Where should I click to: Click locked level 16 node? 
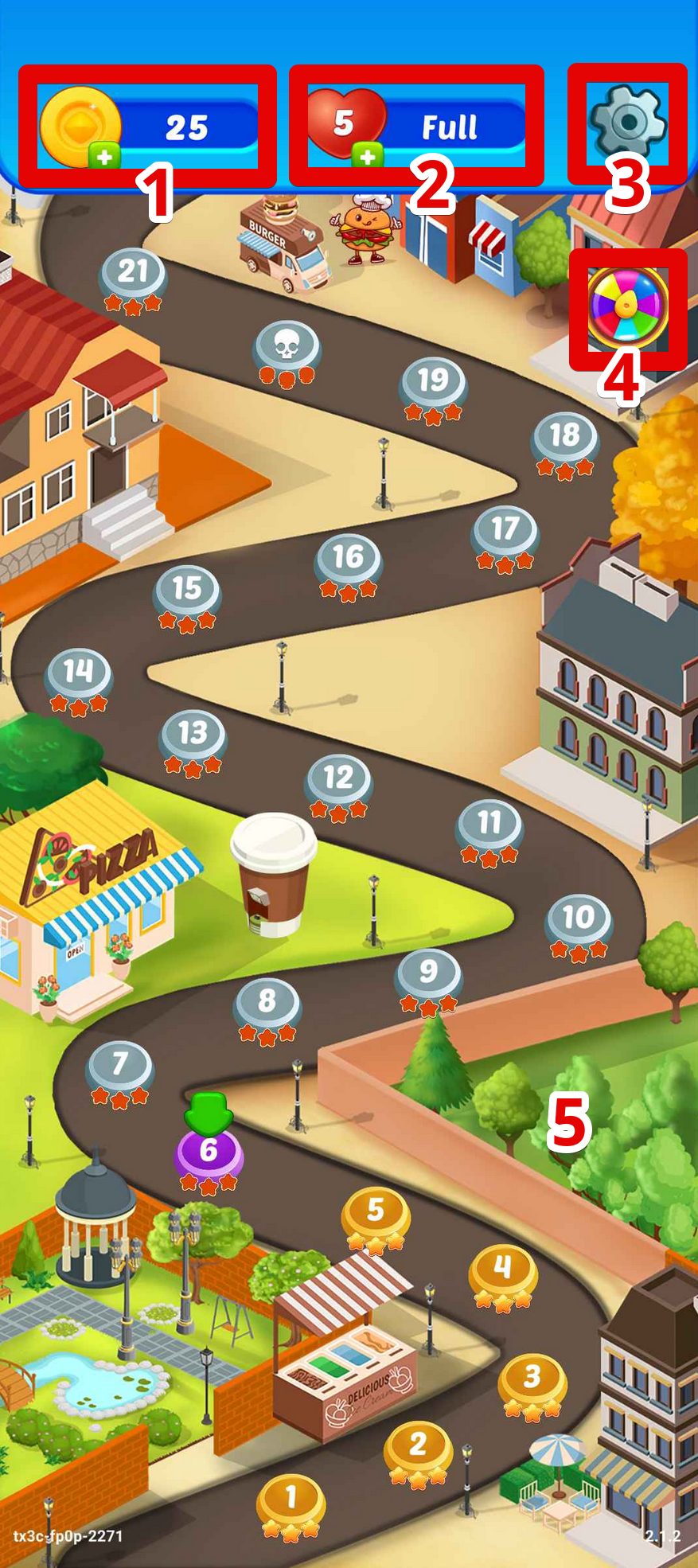click(x=348, y=558)
